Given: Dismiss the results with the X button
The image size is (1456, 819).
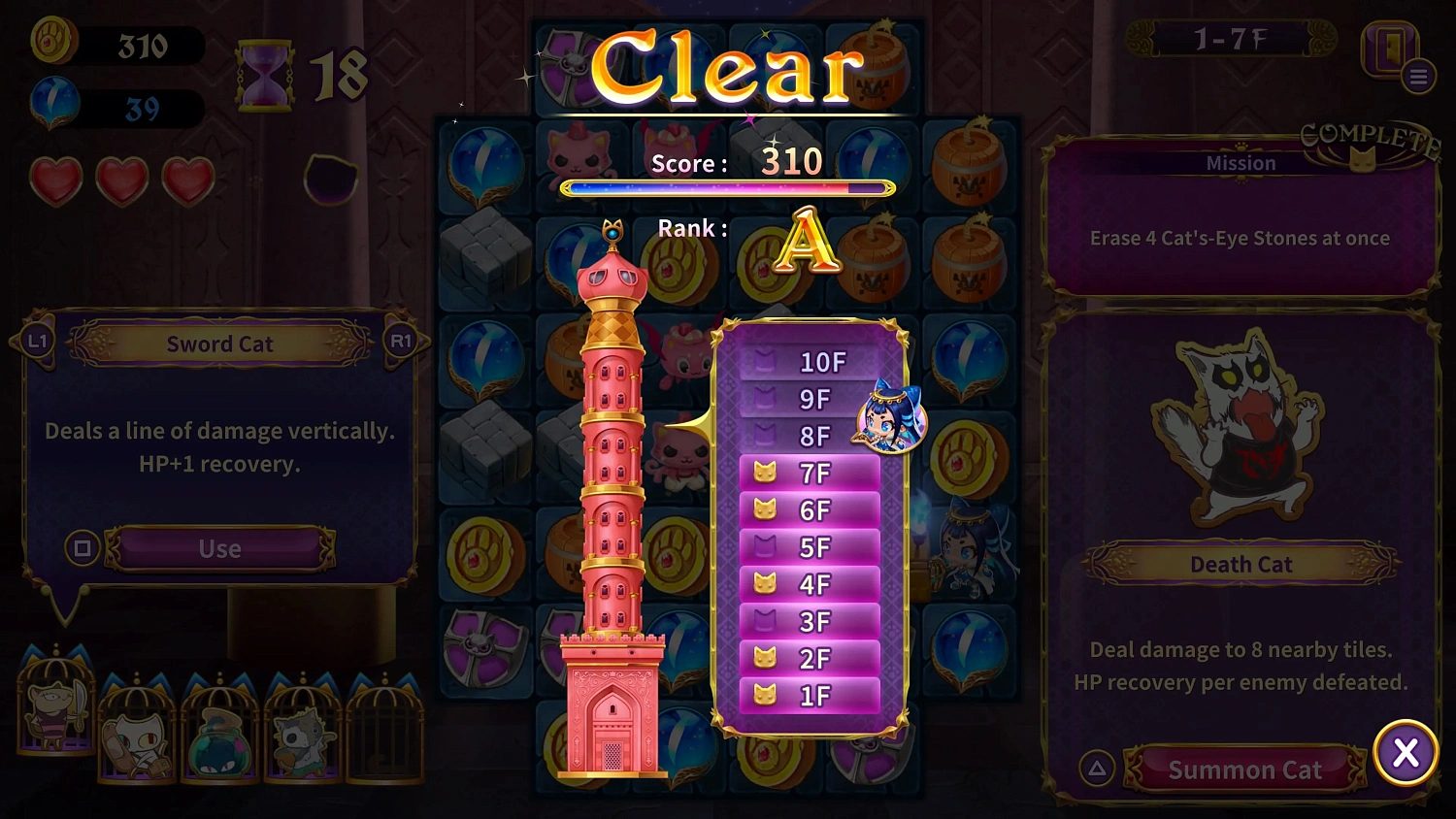Looking at the screenshot, I should click(x=1406, y=754).
